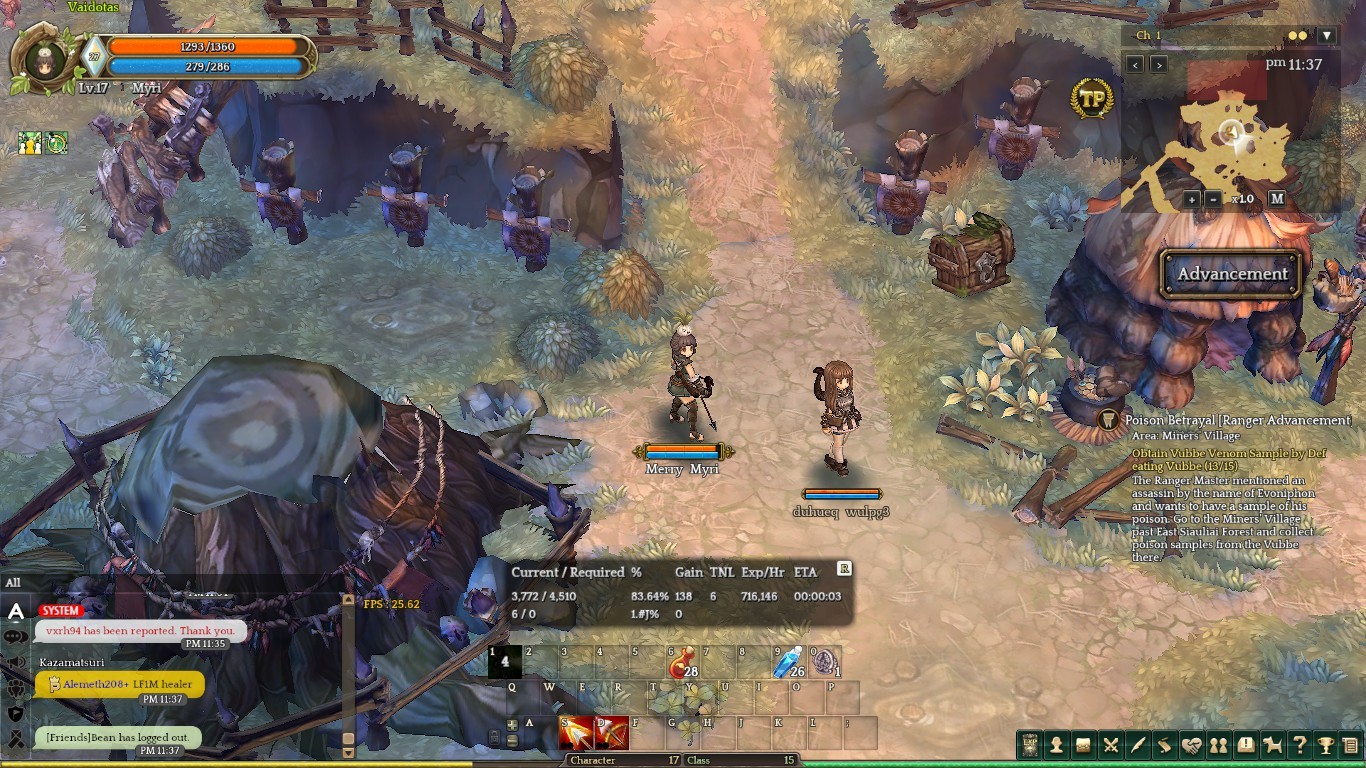Open the inventory chest menu icon
The width and height of the screenshot is (1366, 768).
point(1082,745)
